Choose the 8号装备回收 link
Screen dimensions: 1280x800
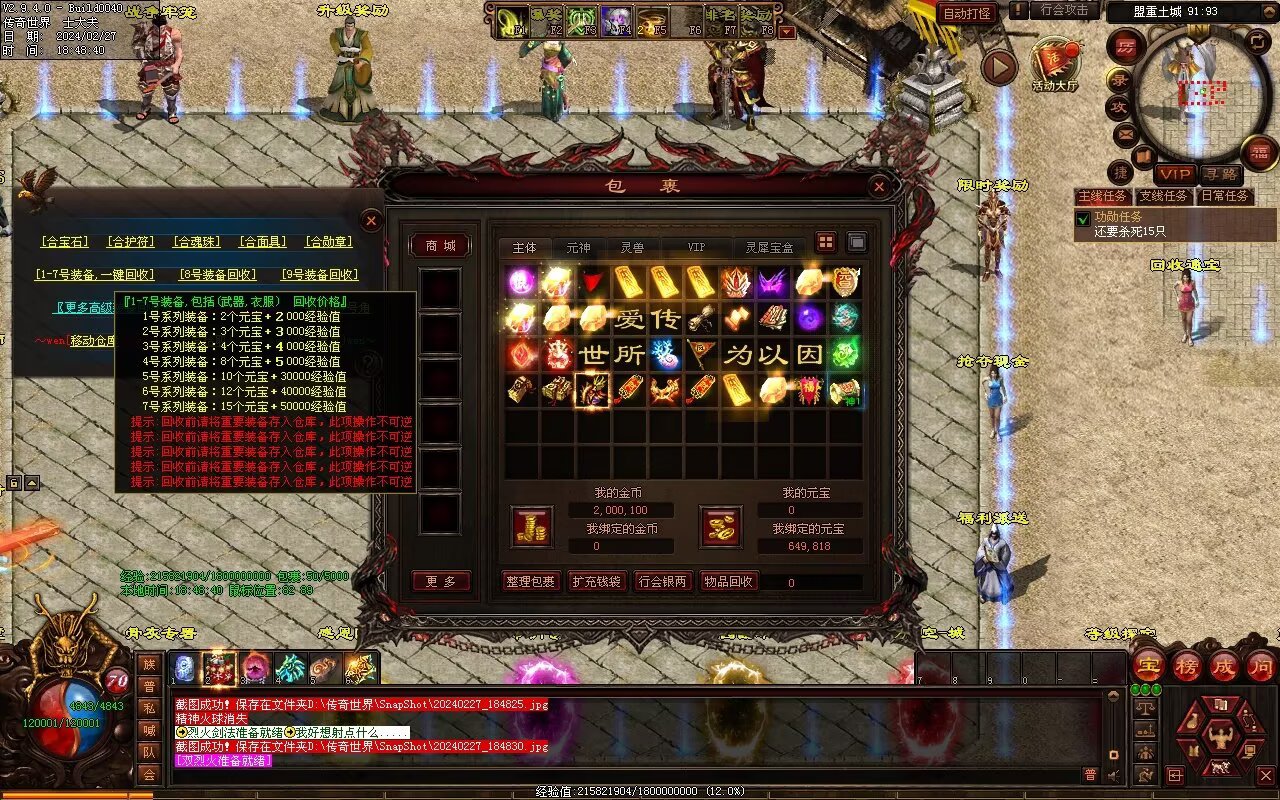[x=217, y=275]
